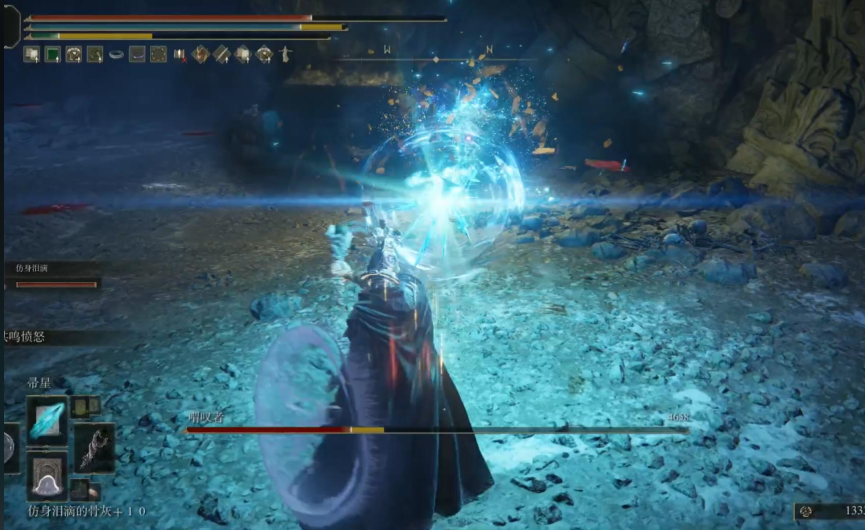This screenshot has width=865, height=530.
Task: Click the standing figure status icon
Action: click(286, 54)
